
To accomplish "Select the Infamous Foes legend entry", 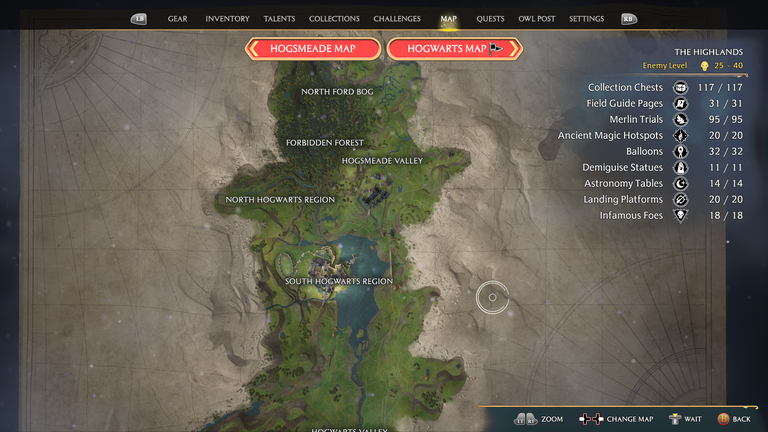I will 631,215.
